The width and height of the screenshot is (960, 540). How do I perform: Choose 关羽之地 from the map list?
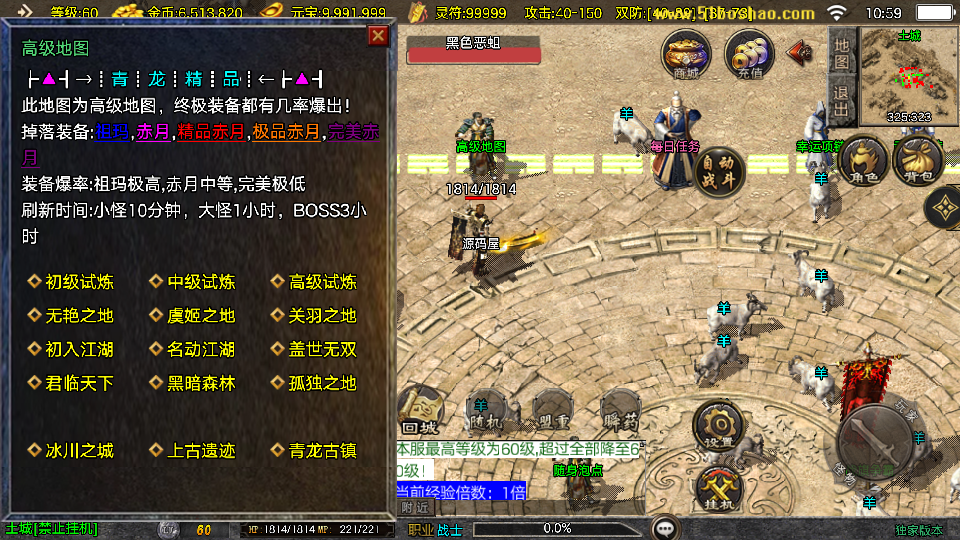(322, 316)
